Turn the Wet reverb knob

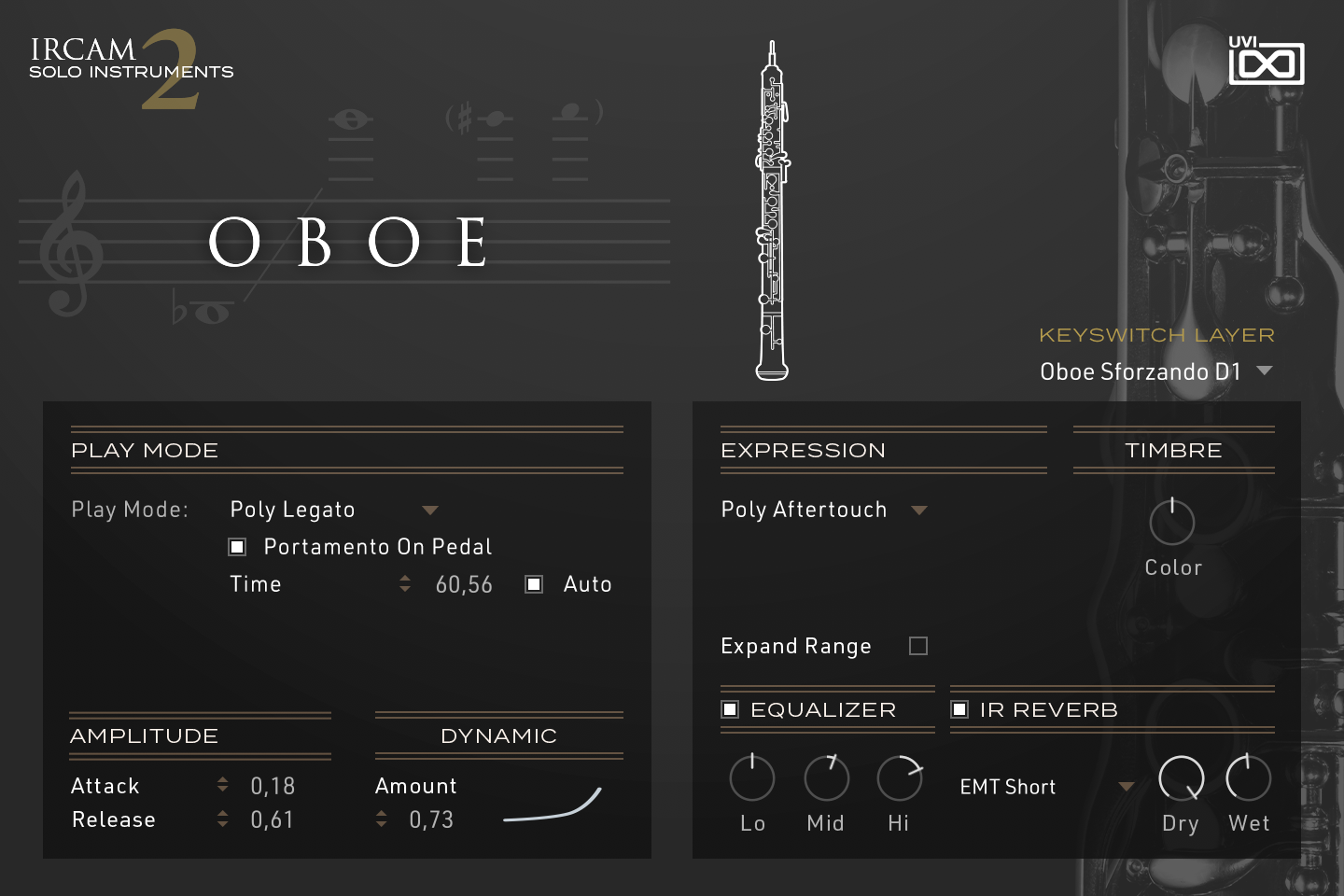point(1248,777)
